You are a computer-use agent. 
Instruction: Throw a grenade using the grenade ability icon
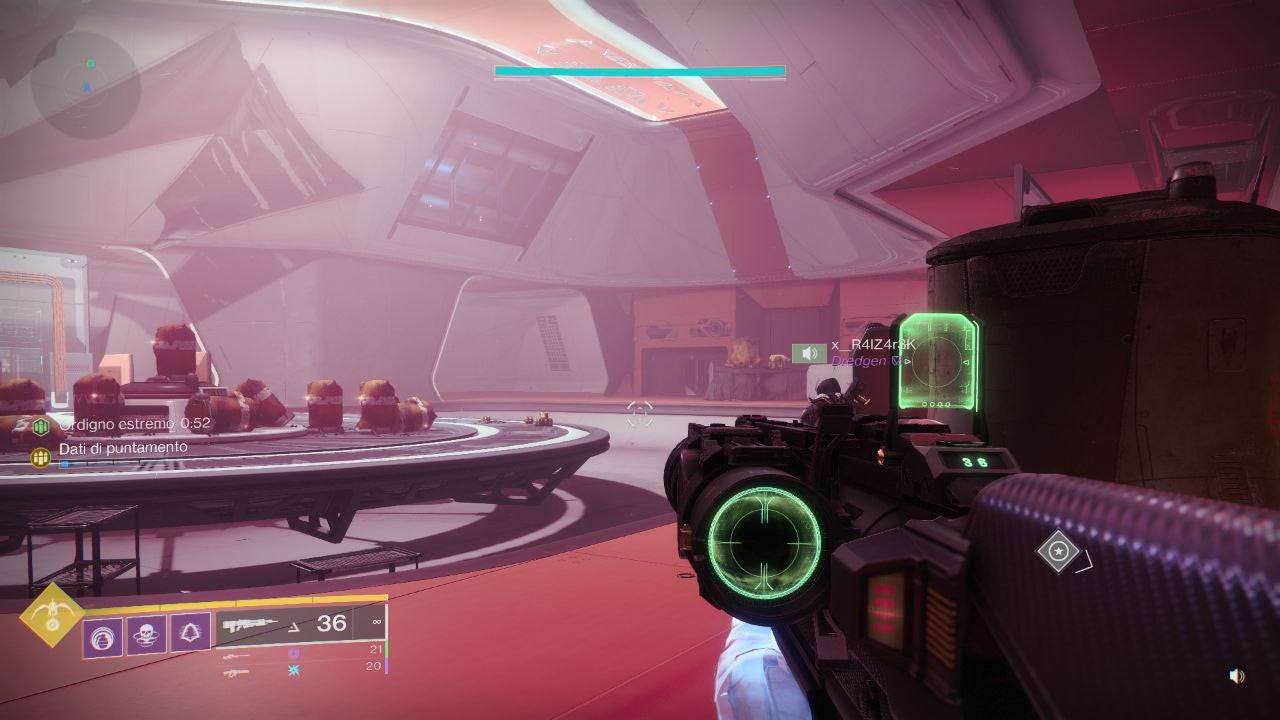102,636
